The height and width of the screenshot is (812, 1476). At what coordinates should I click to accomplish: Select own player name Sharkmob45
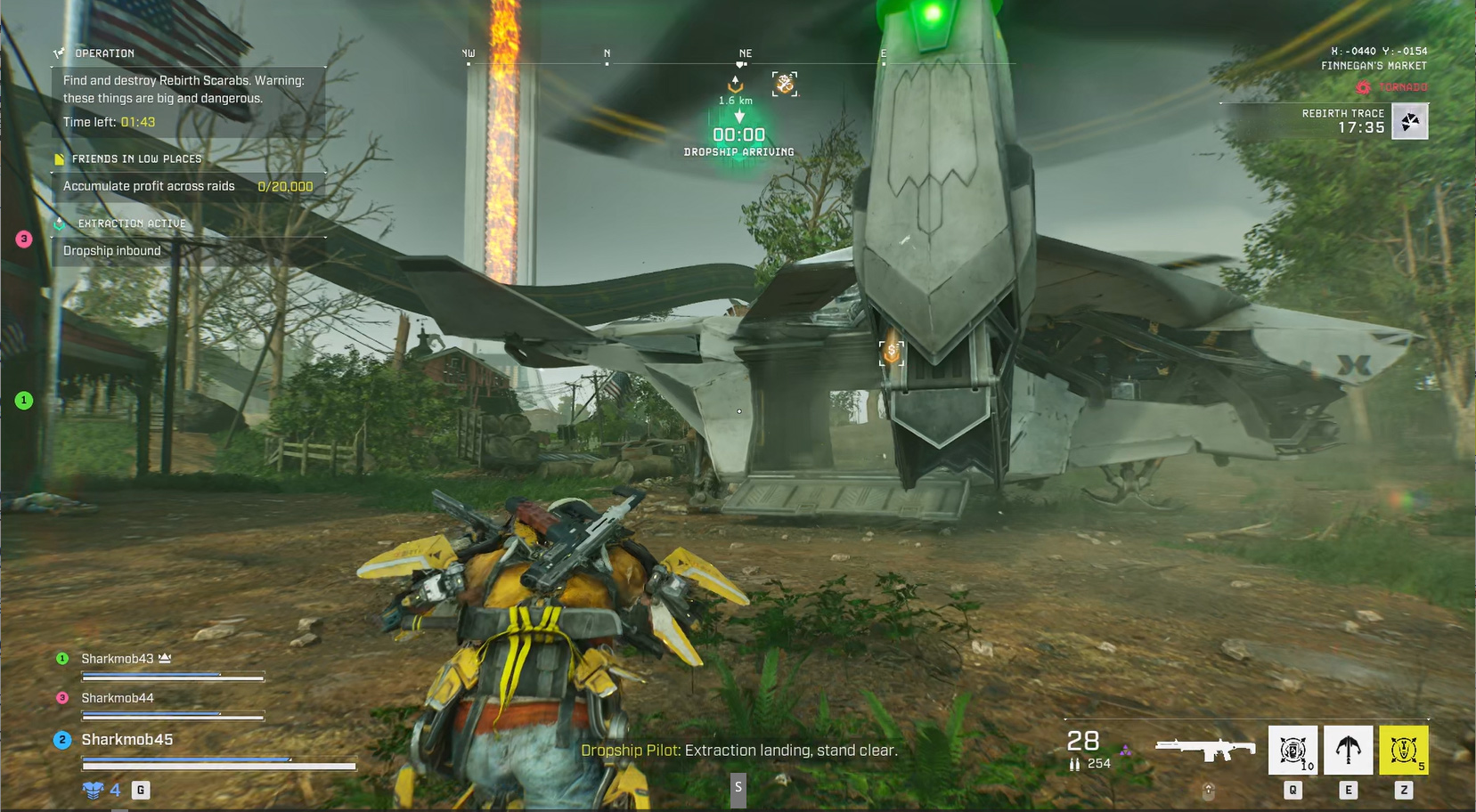click(x=126, y=740)
